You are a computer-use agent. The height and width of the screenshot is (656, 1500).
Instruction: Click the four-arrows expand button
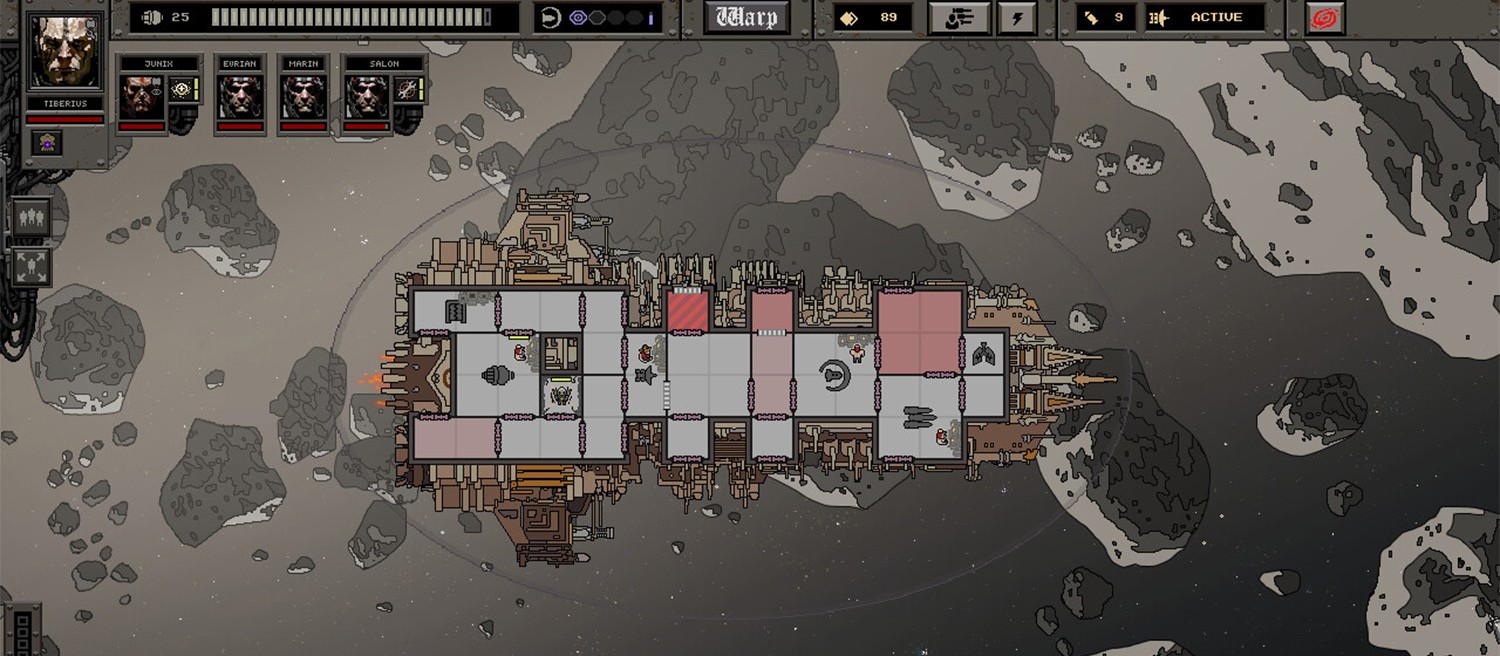coord(31,267)
